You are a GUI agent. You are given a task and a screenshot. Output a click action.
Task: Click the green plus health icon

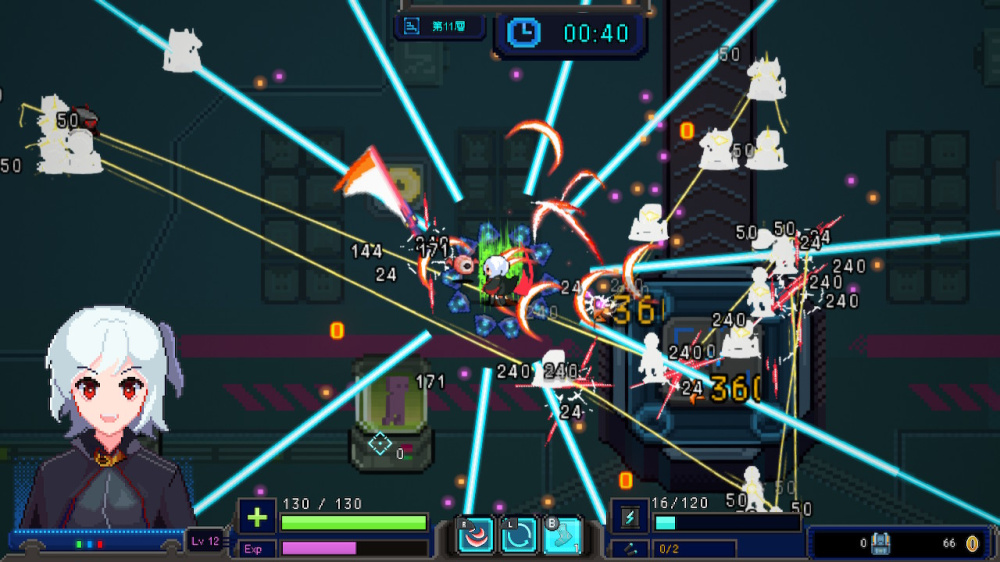tap(257, 518)
